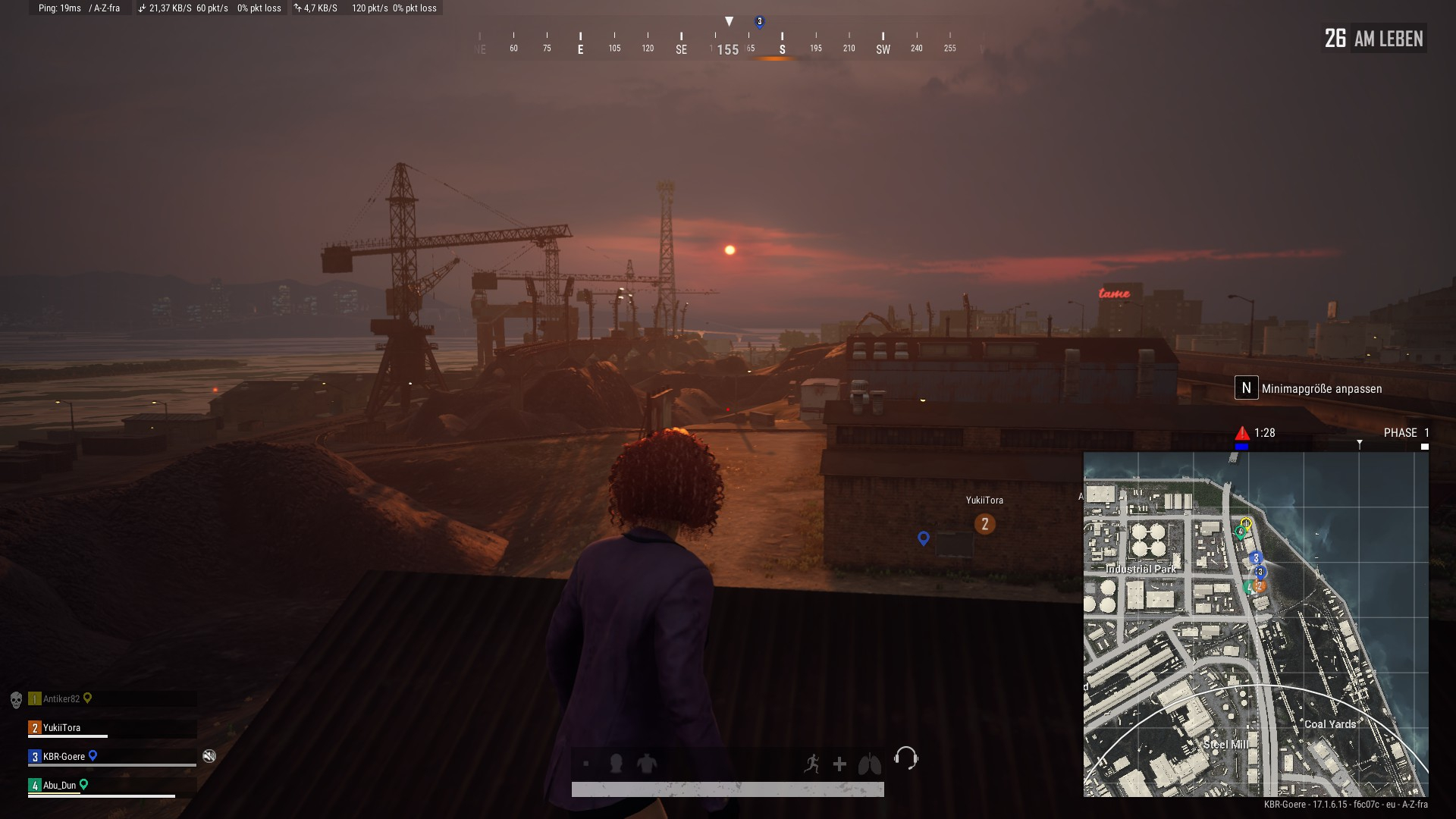The image size is (1456, 819).
Task: Click the vest equipment status icon
Action: coord(647,764)
